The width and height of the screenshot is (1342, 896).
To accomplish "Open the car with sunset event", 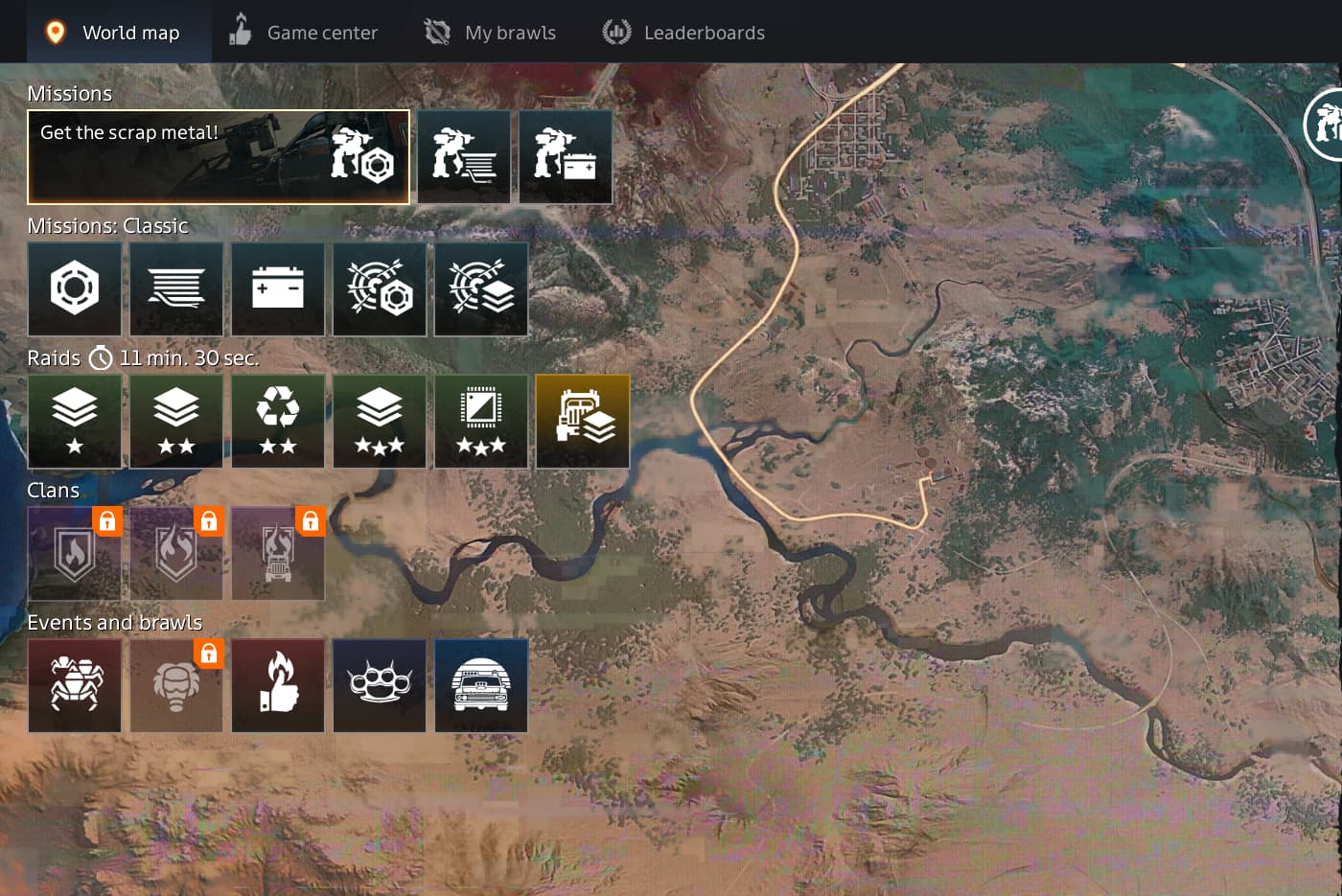I will [481, 685].
